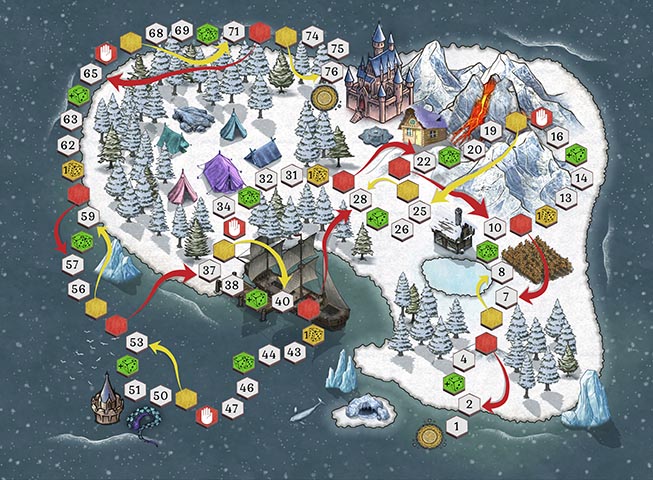Select the tile labeled 47
The height and width of the screenshot is (480, 653).
[232, 408]
